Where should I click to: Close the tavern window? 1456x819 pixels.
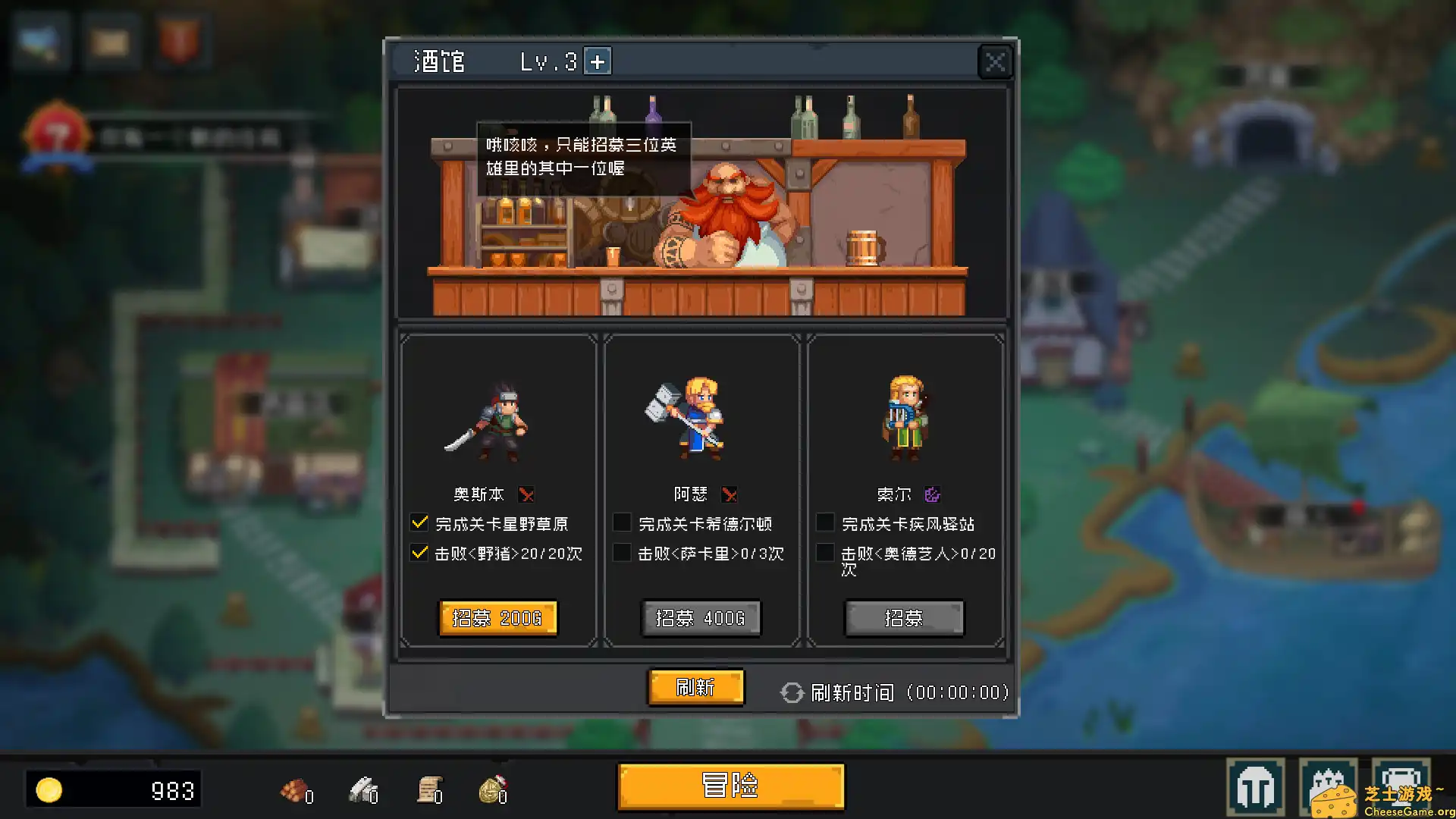point(994,61)
